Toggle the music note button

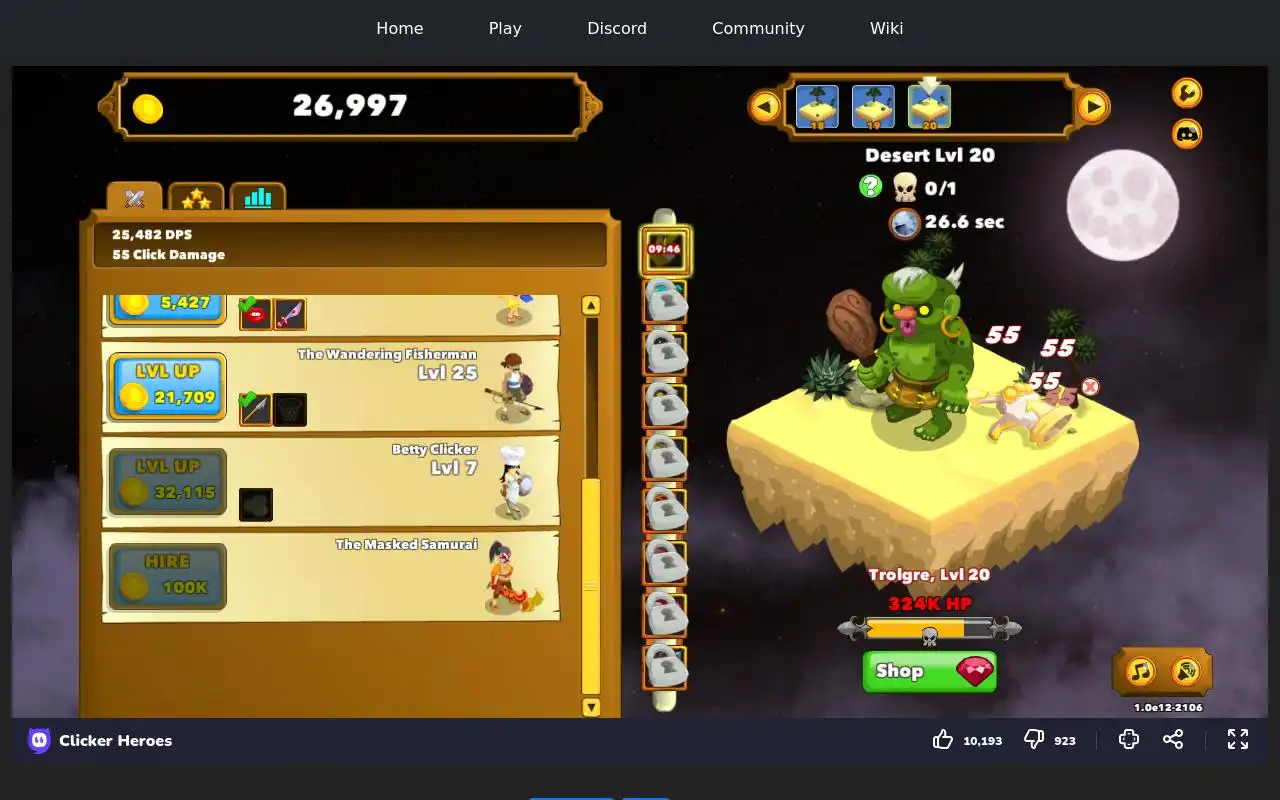coord(1141,671)
